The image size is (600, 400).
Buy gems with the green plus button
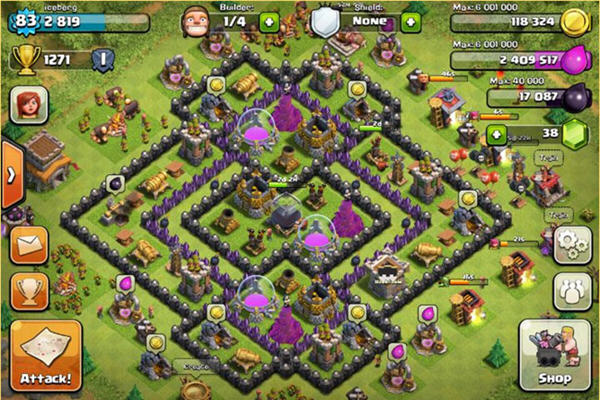(495, 134)
